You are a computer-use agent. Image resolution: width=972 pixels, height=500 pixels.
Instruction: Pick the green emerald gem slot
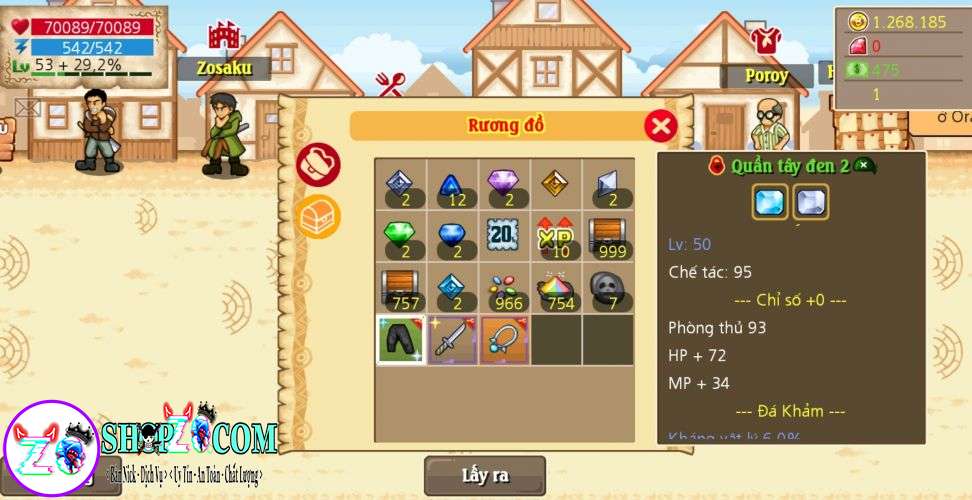pyautogui.click(x=400, y=236)
